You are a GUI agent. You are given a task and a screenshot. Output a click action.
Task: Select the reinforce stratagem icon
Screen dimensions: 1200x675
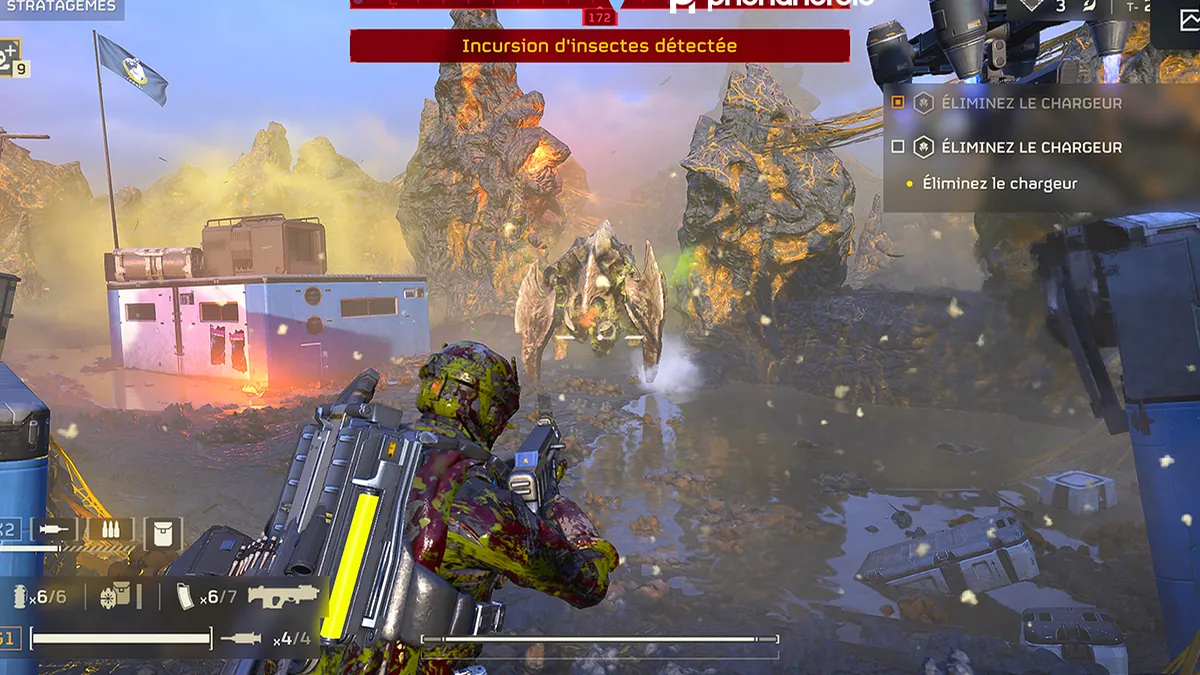(9, 56)
